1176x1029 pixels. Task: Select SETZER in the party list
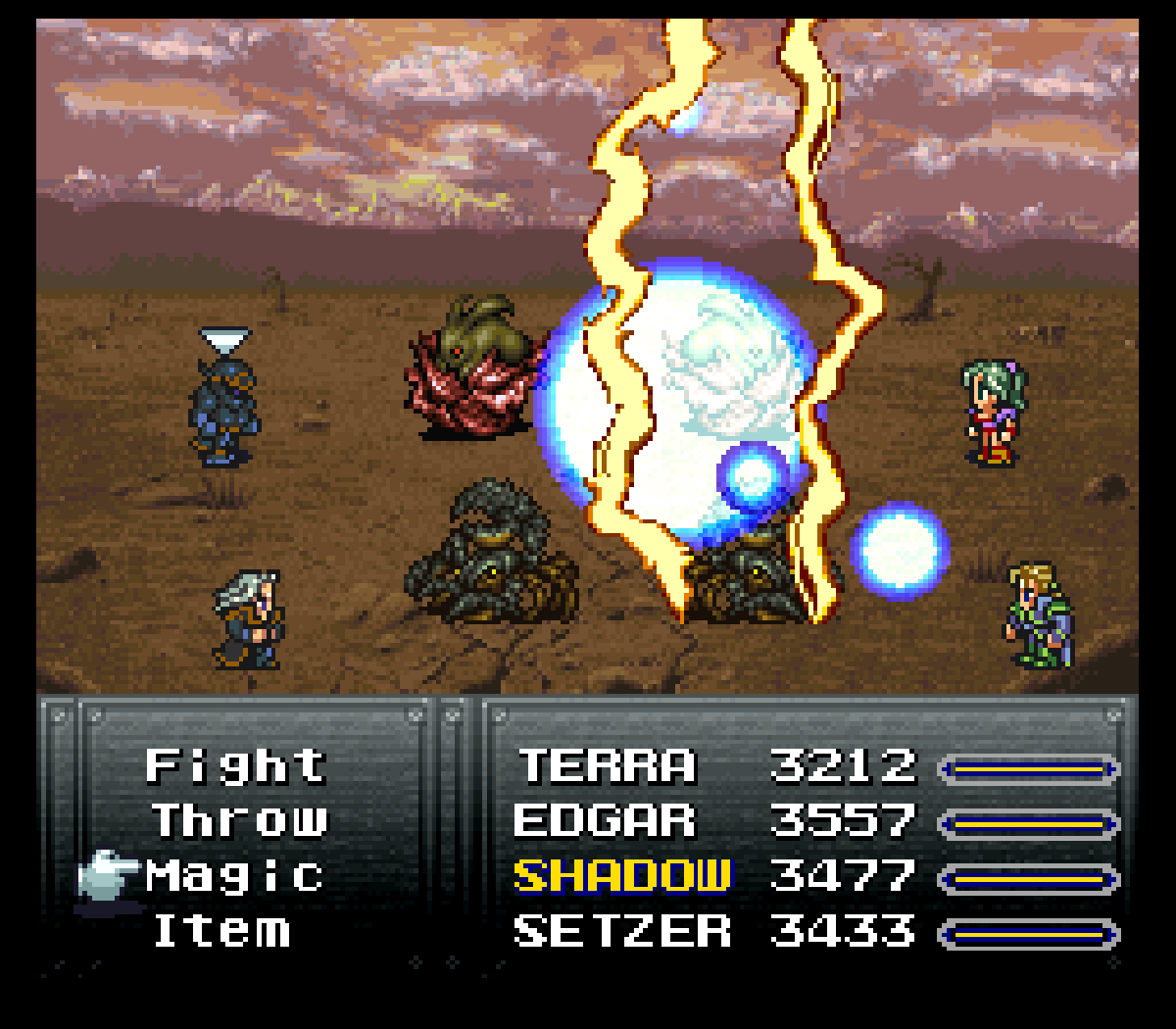[622, 931]
